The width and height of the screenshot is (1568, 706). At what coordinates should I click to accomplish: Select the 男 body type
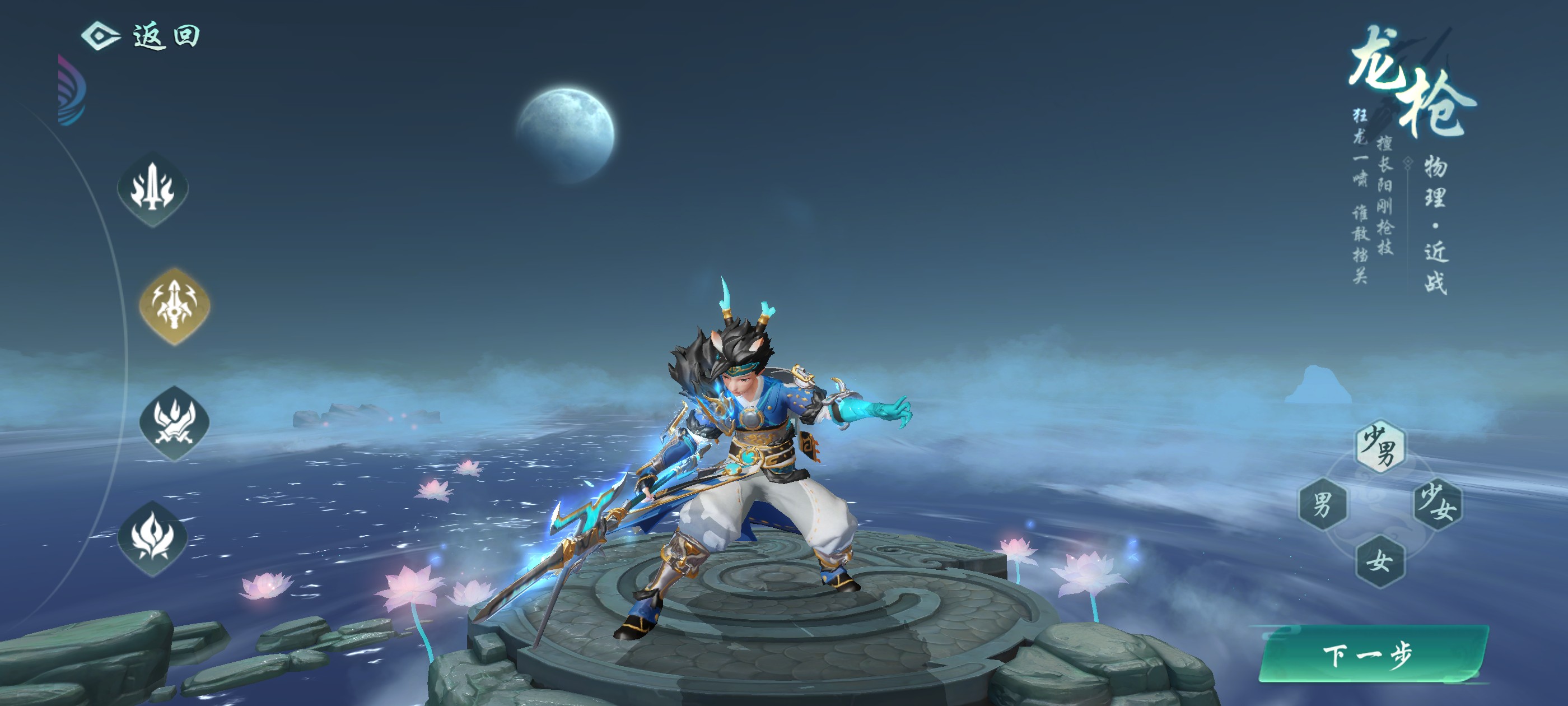point(1322,504)
